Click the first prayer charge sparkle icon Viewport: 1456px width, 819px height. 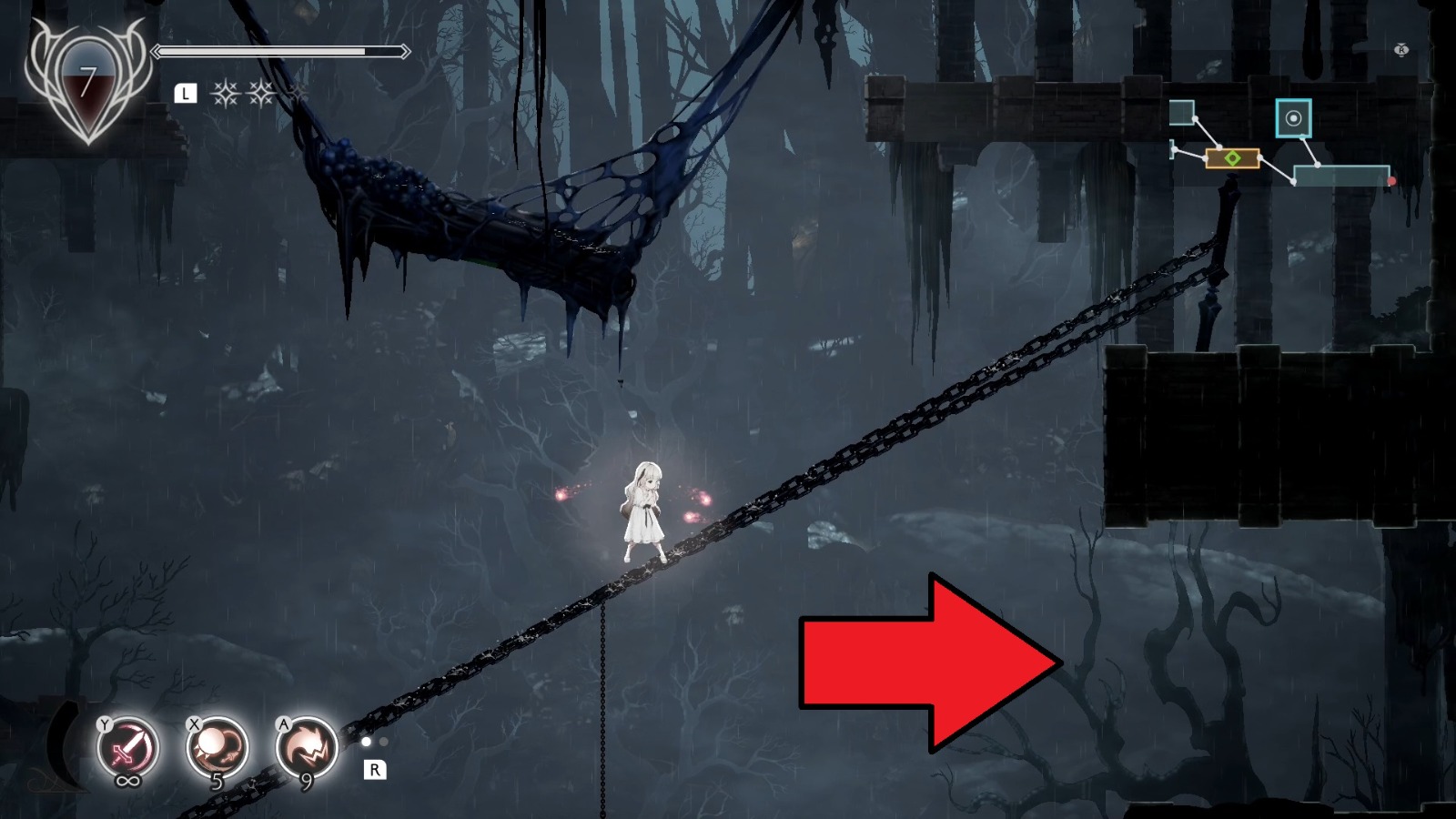point(226,93)
